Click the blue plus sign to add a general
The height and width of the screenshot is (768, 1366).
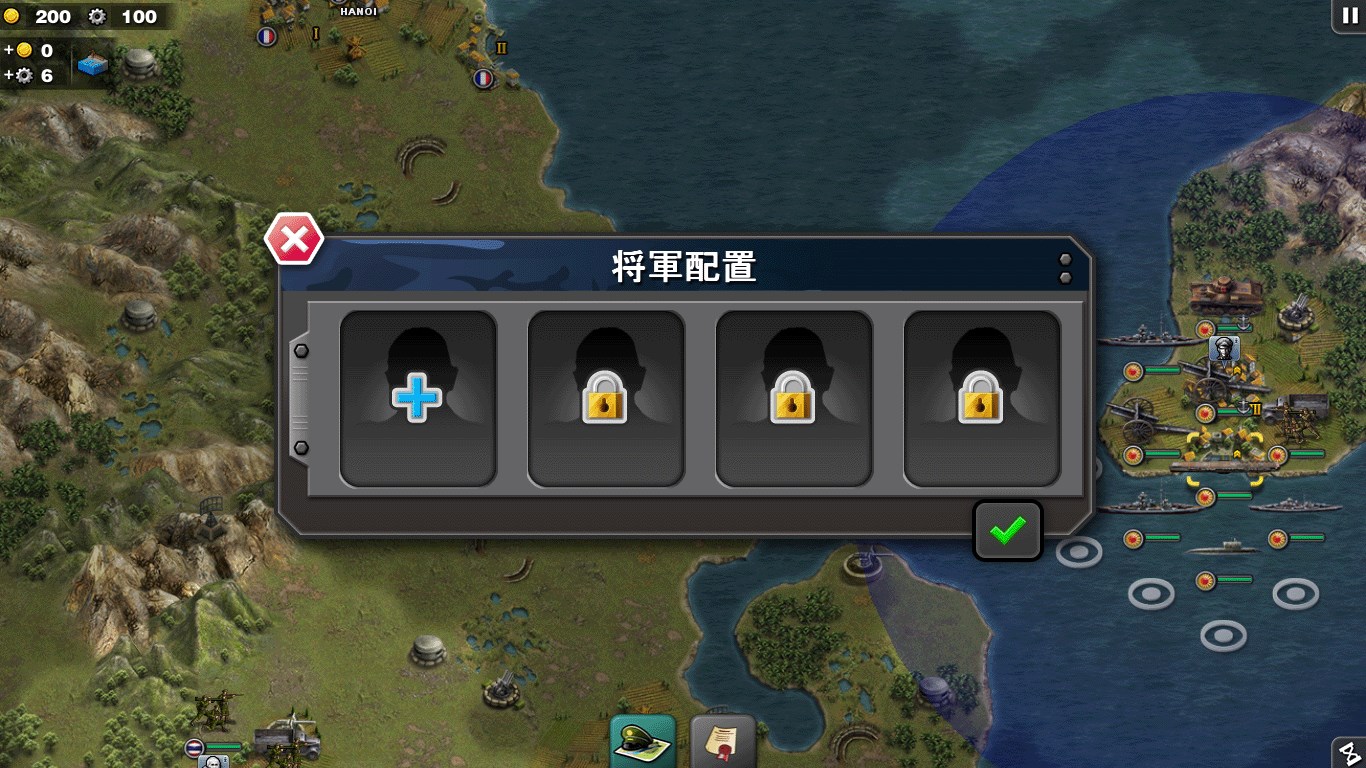click(418, 397)
